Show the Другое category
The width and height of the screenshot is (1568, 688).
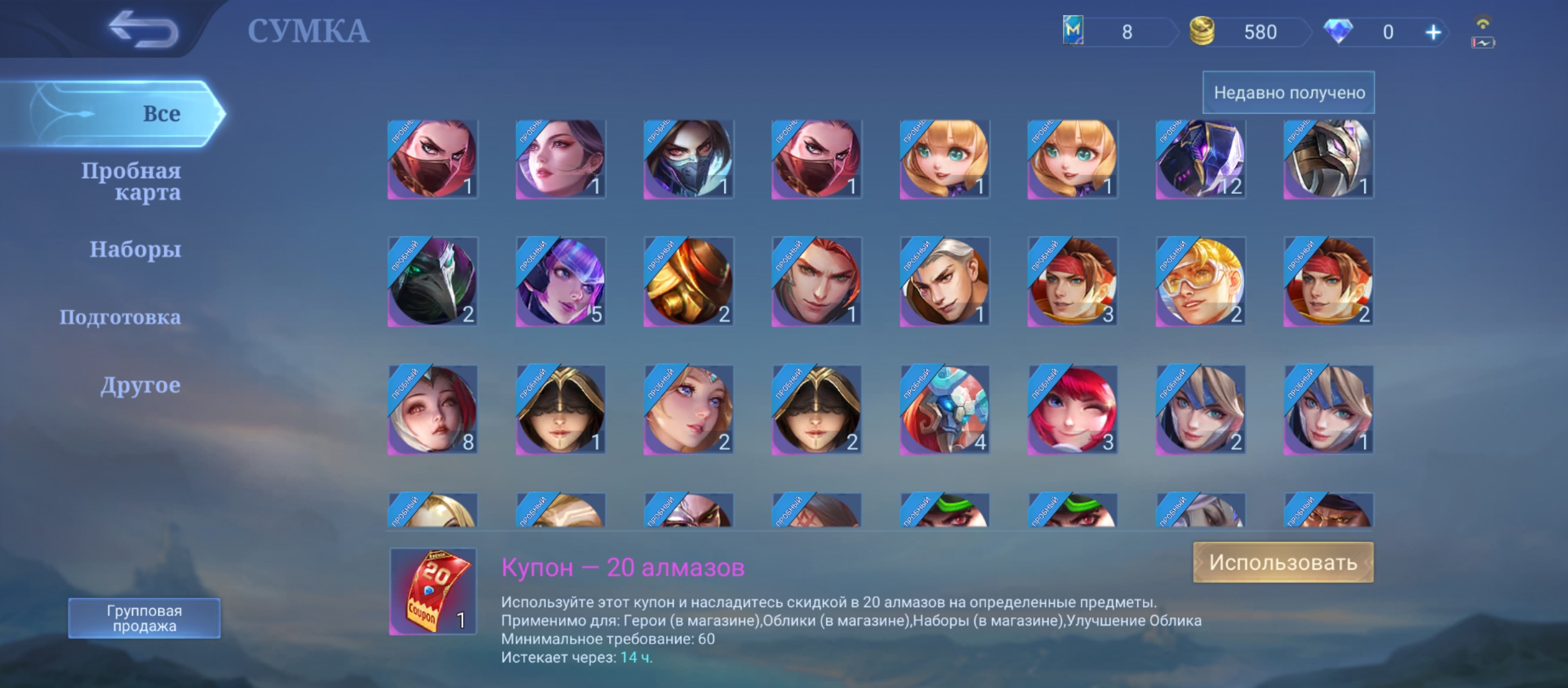(140, 385)
